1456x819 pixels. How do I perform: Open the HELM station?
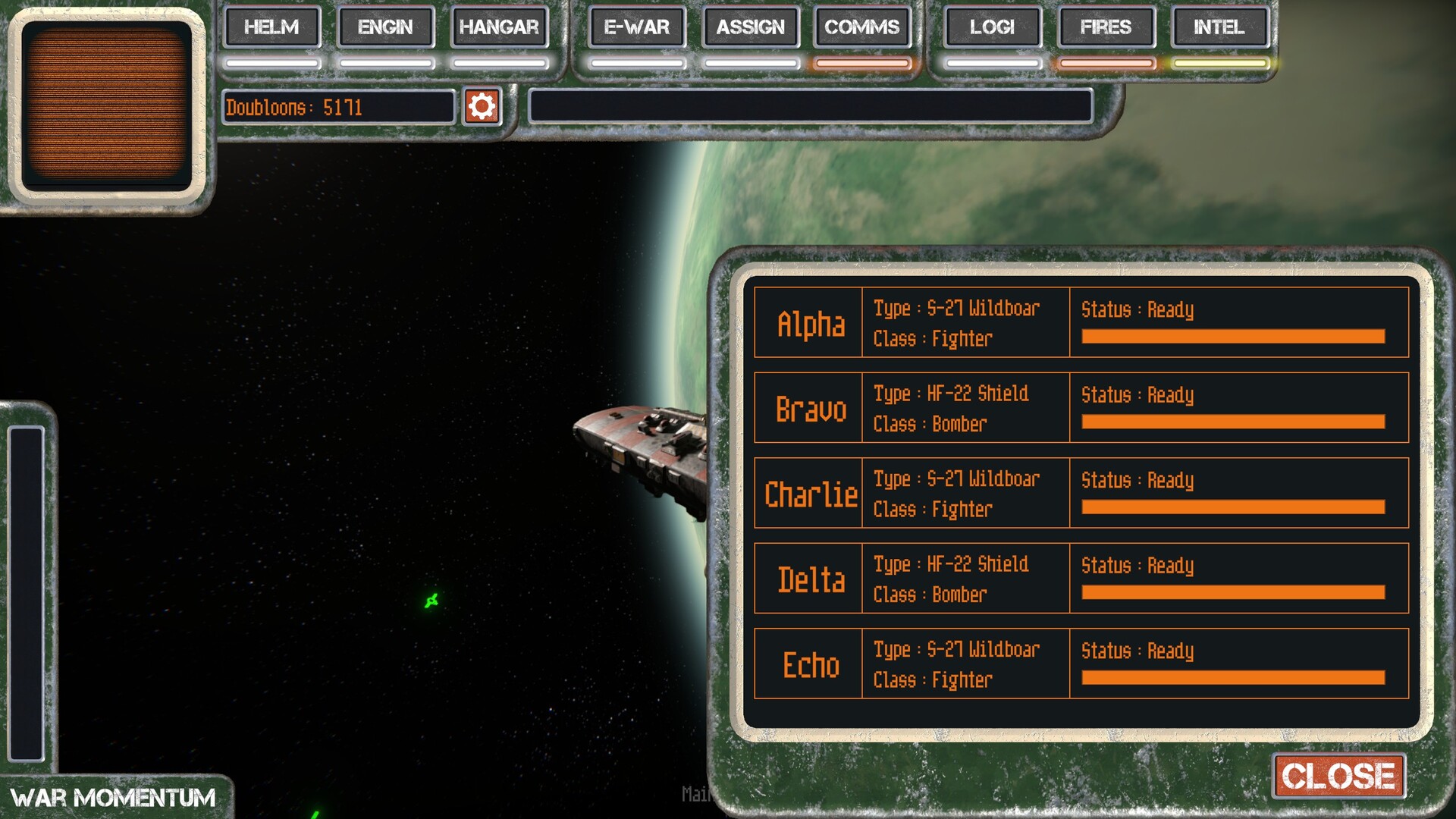point(271,27)
